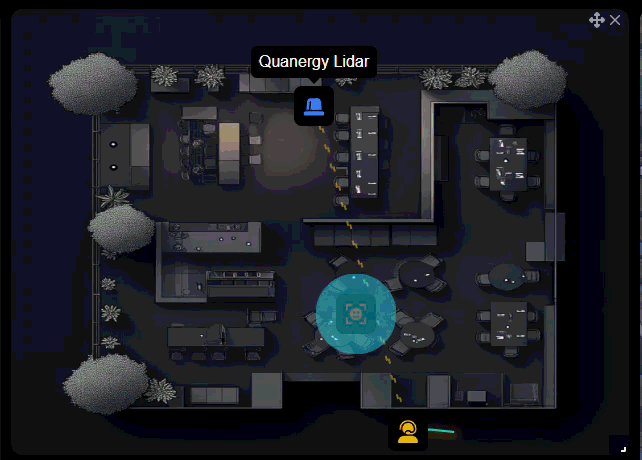Select the yellow headset operator marker
Viewport: 642px width, 460px height.
click(407, 432)
